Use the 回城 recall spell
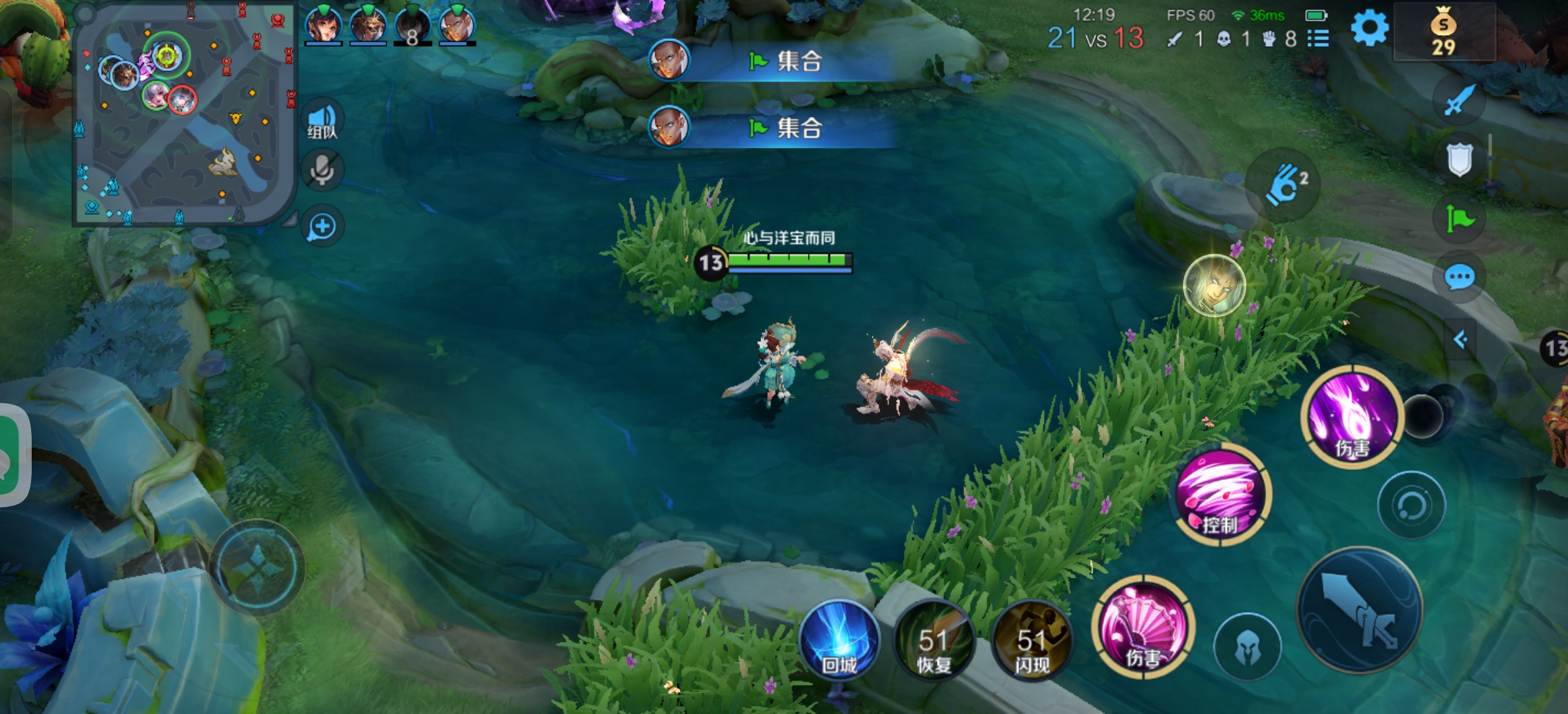 pyautogui.click(x=839, y=641)
